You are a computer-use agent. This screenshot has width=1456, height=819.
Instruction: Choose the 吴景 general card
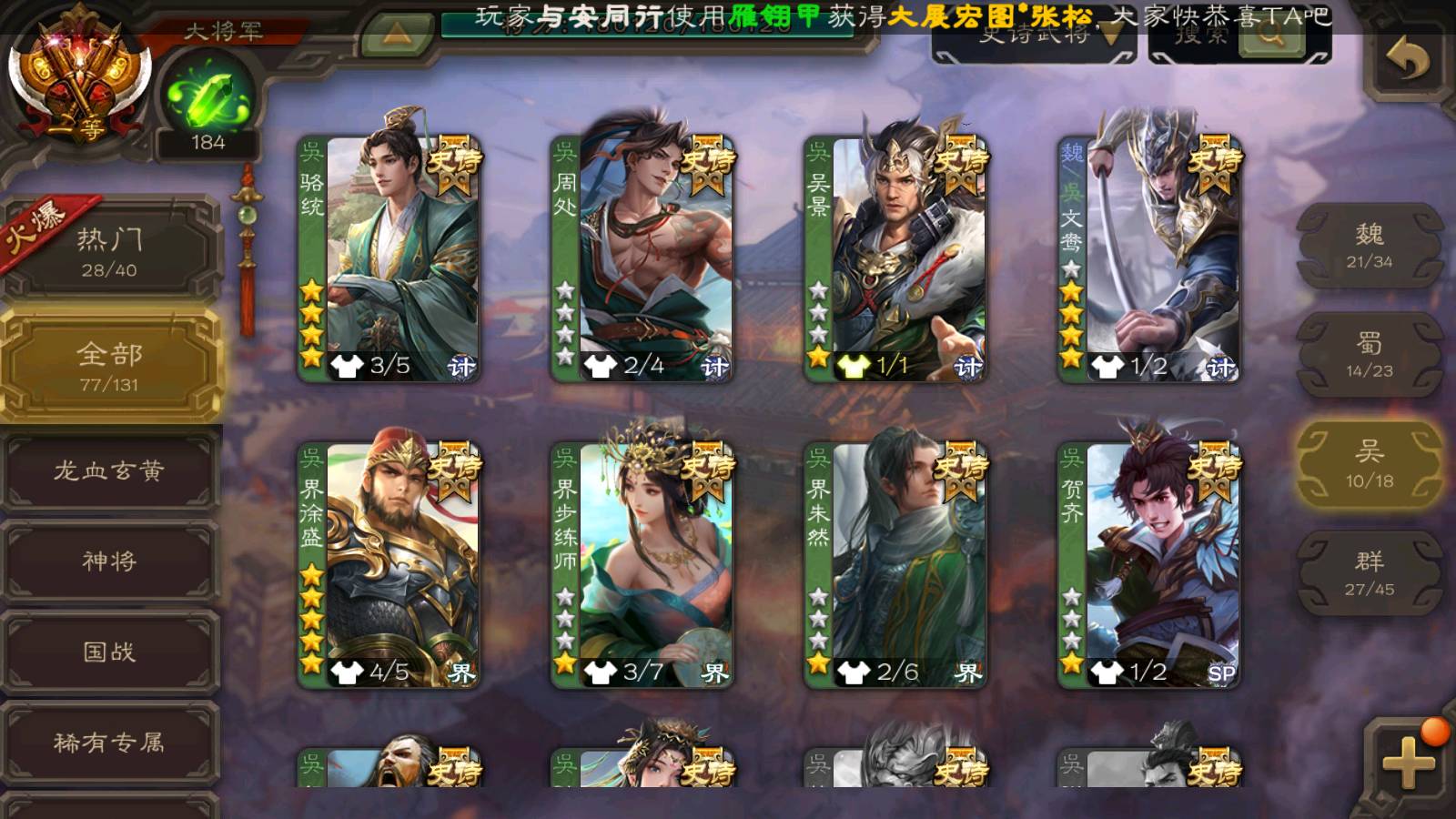pyautogui.click(x=895, y=258)
